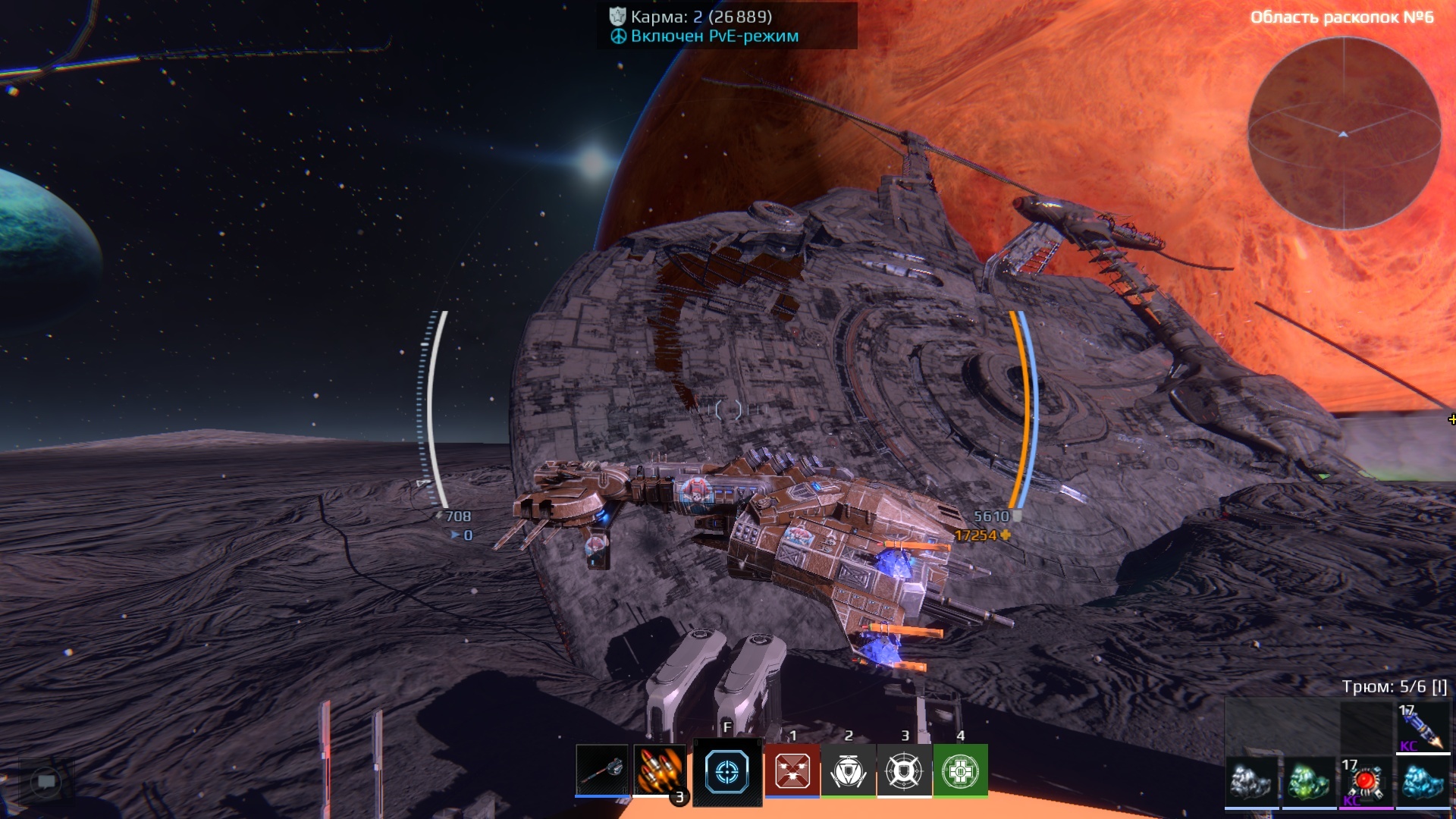Click the PvE mode status indicator

pos(714,36)
